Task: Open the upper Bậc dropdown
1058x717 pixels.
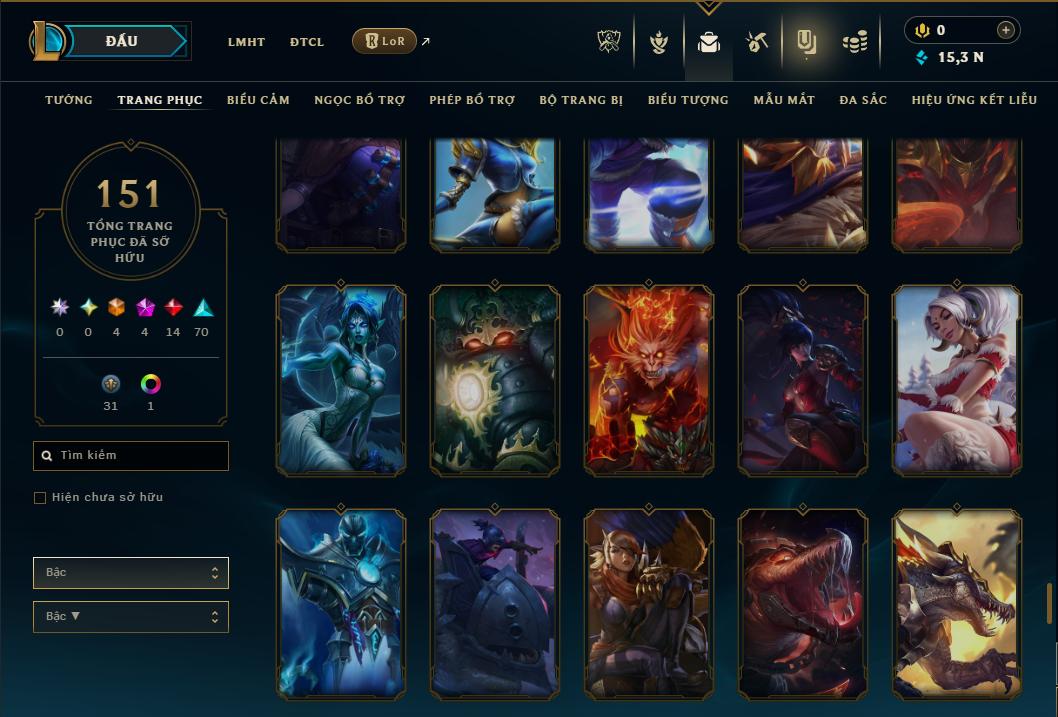Action: (x=131, y=573)
